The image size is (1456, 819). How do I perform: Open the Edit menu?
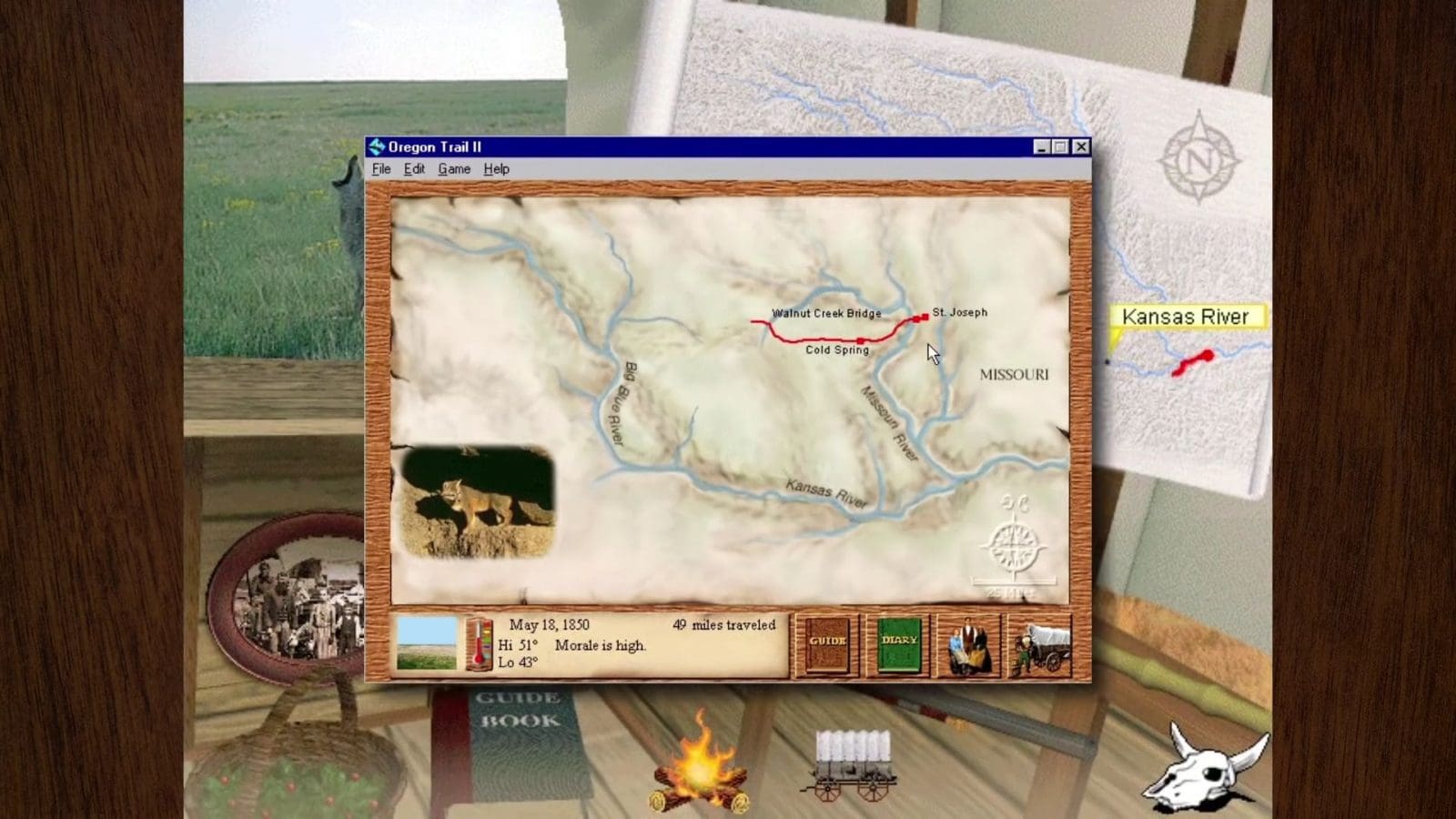point(414,168)
